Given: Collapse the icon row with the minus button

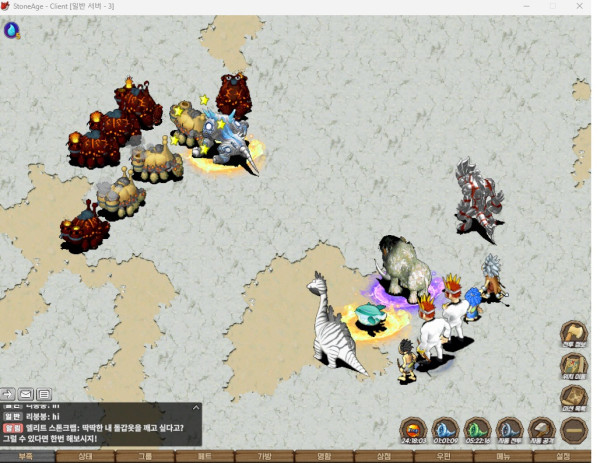Looking at the screenshot, I should click(x=573, y=431).
